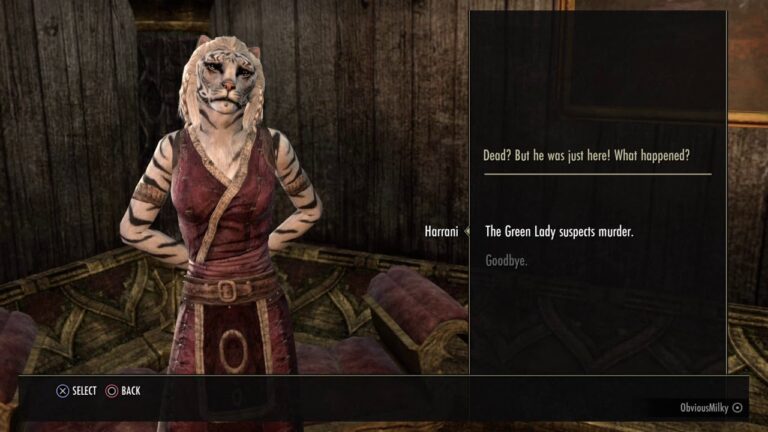Choose "The Green Lady suspects murder." reply
The height and width of the screenshot is (432, 768).
[x=559, y=232]
